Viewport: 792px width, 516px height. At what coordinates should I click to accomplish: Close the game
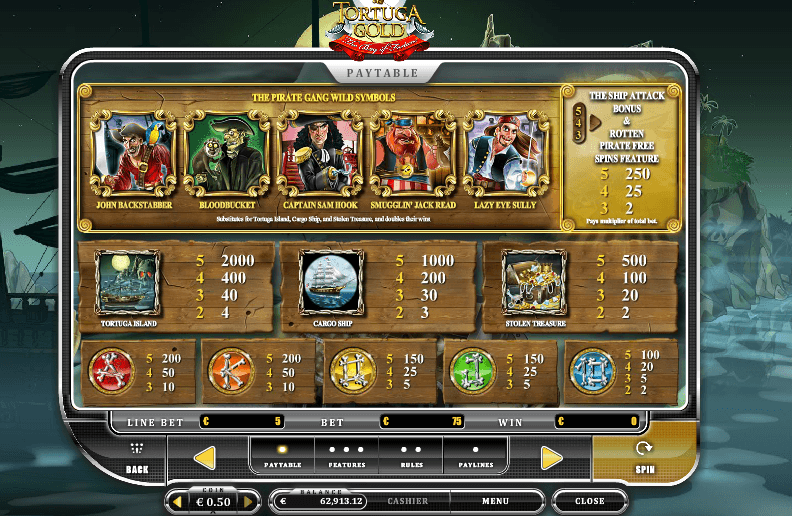coord(589,501)
